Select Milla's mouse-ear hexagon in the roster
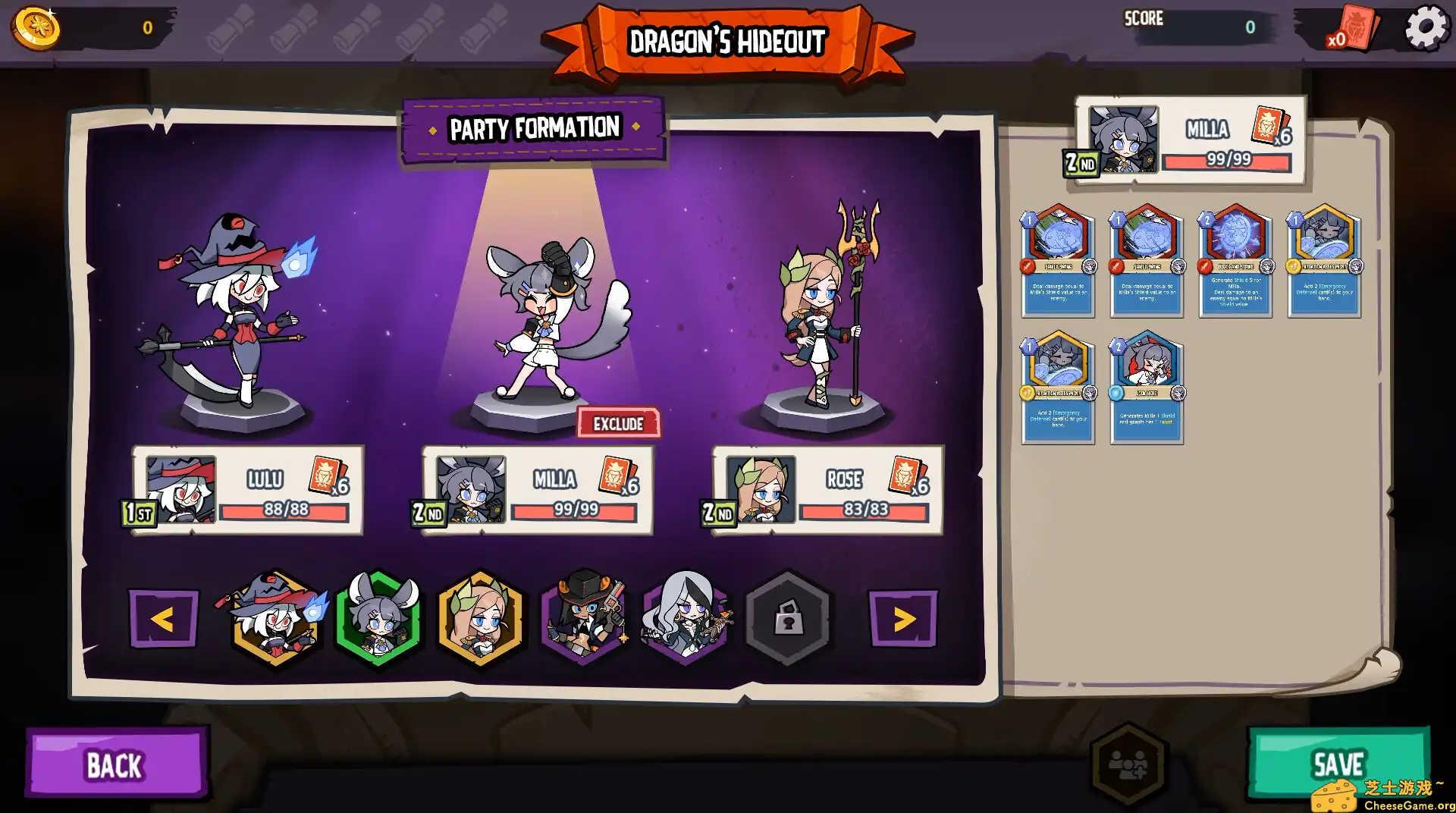Screen dimensions: 1456x813 (x=377, y=620)
